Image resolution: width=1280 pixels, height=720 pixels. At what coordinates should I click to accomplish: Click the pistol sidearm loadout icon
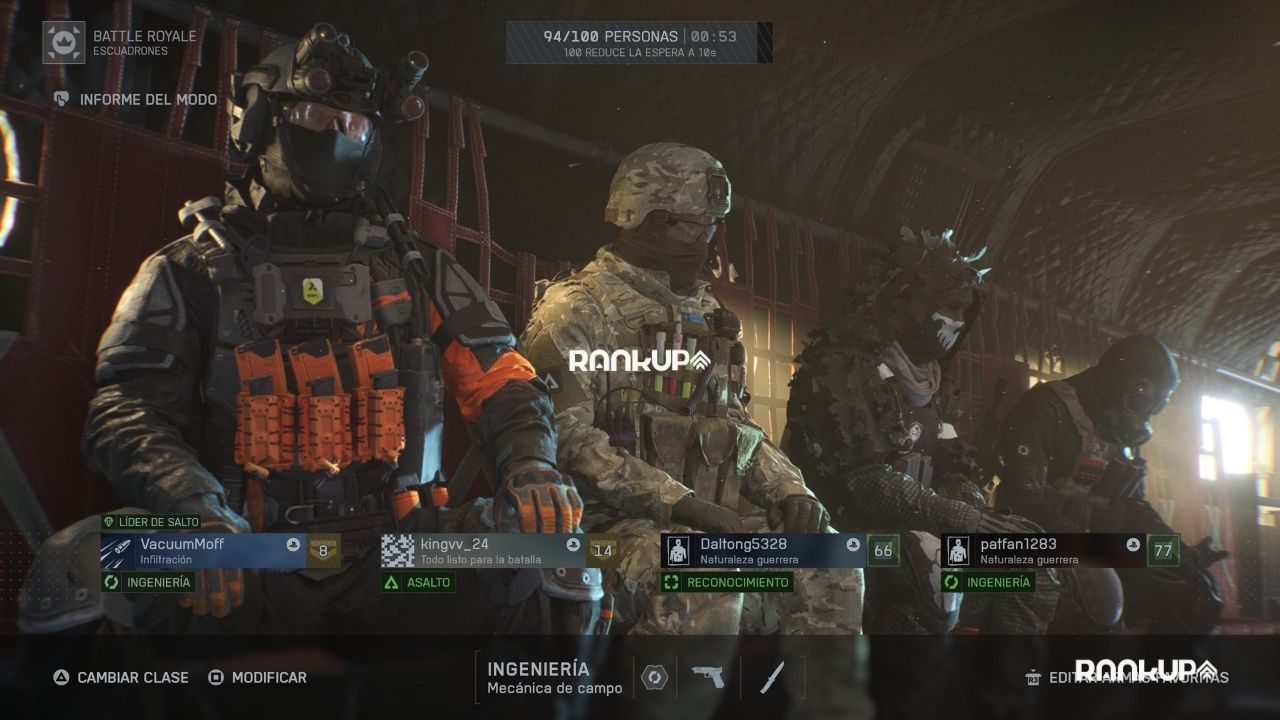[x=708, y=677]
